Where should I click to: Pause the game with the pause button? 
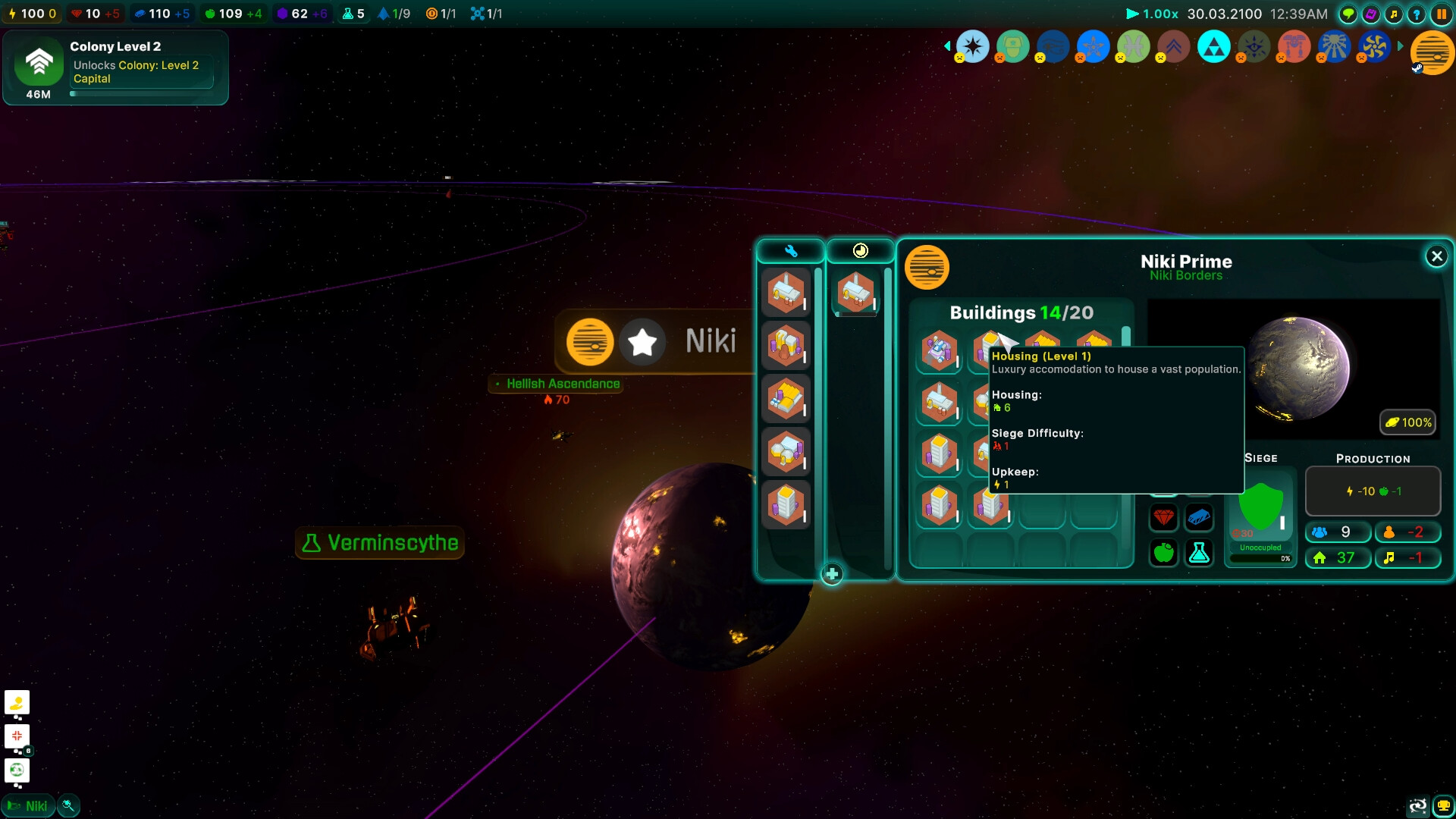(x=1443, y=13)
